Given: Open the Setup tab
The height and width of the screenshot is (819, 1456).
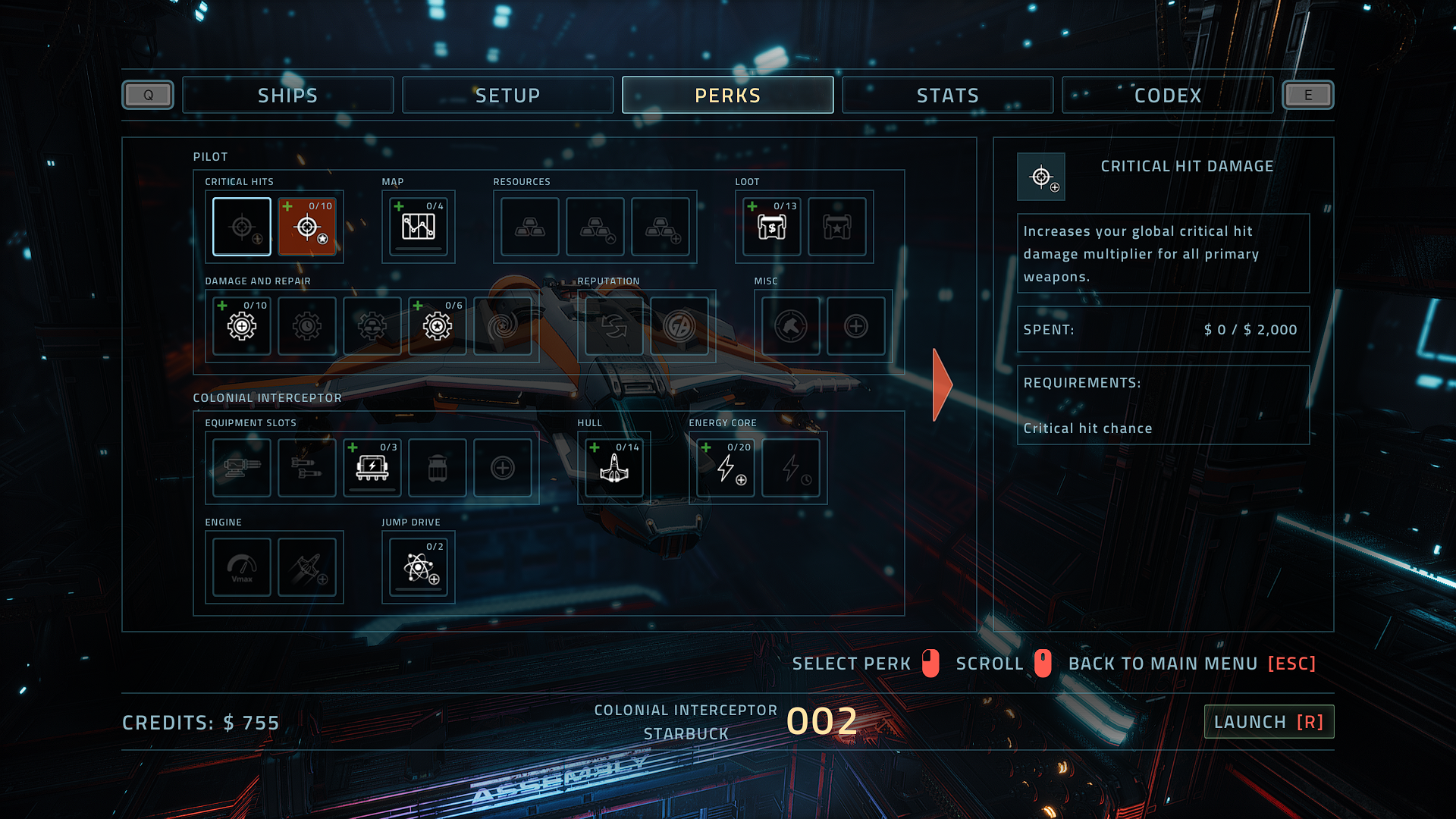Looking at the screenshot, I should tap(507, 96).
